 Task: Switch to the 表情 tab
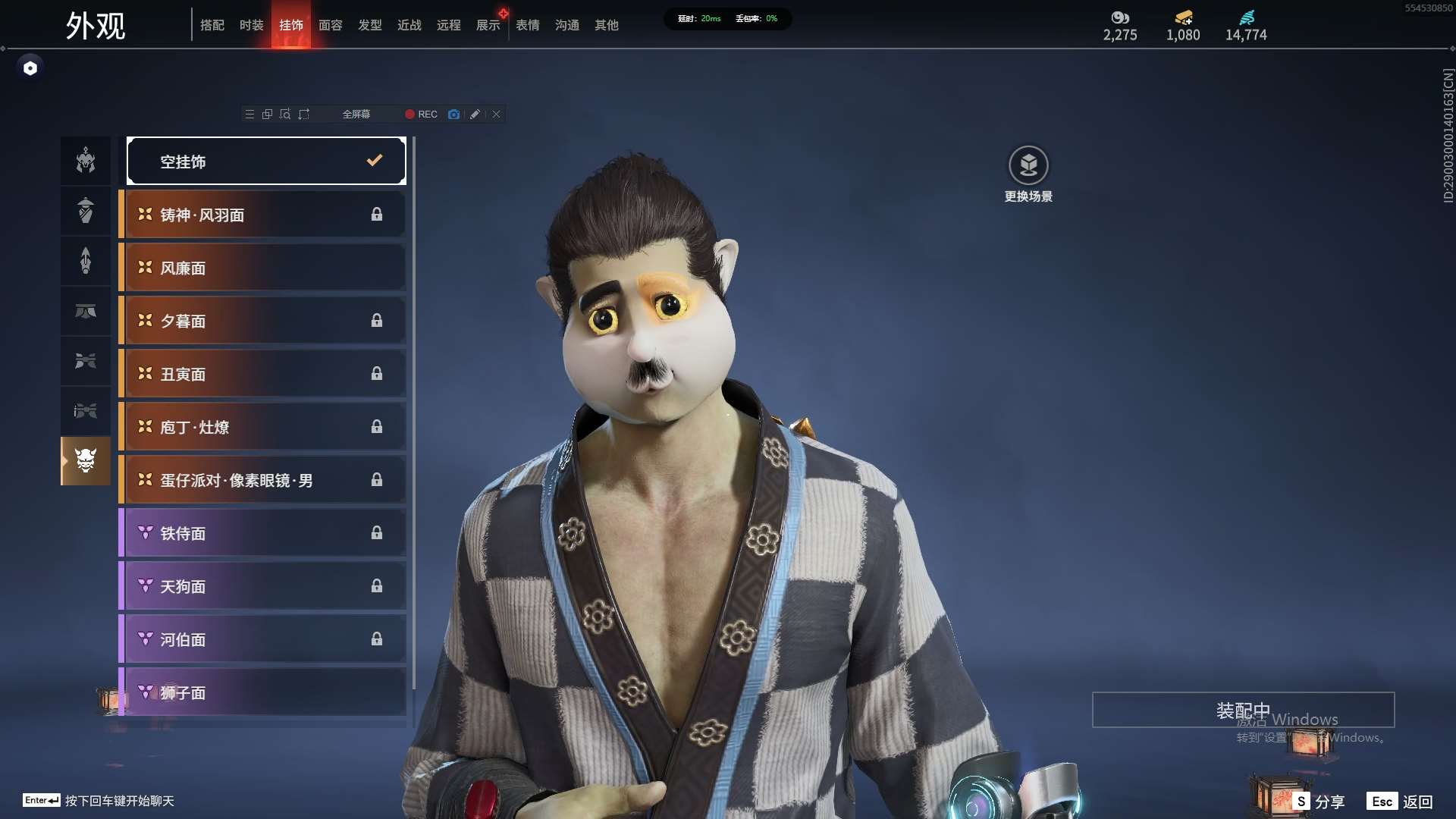(x=528, y=25)
